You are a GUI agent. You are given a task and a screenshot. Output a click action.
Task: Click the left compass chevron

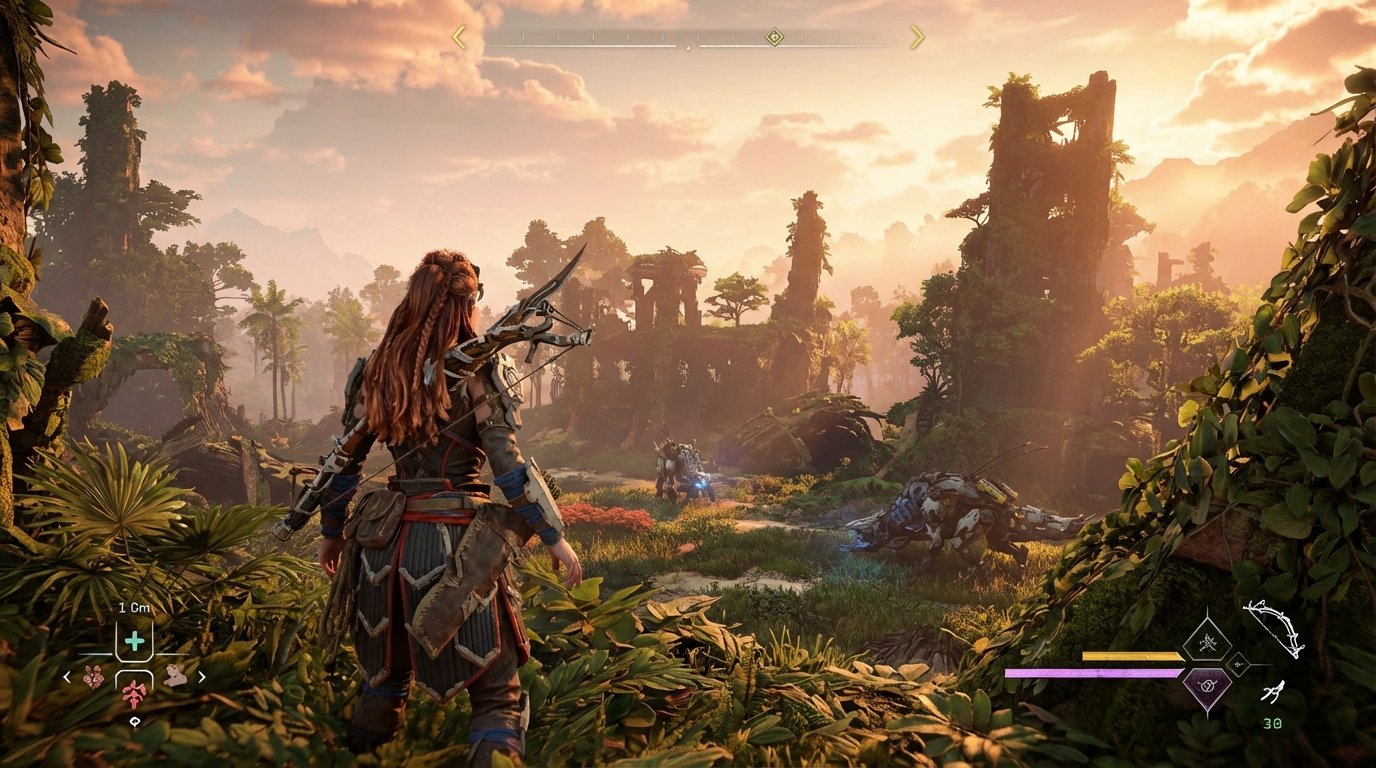point(457,36)
